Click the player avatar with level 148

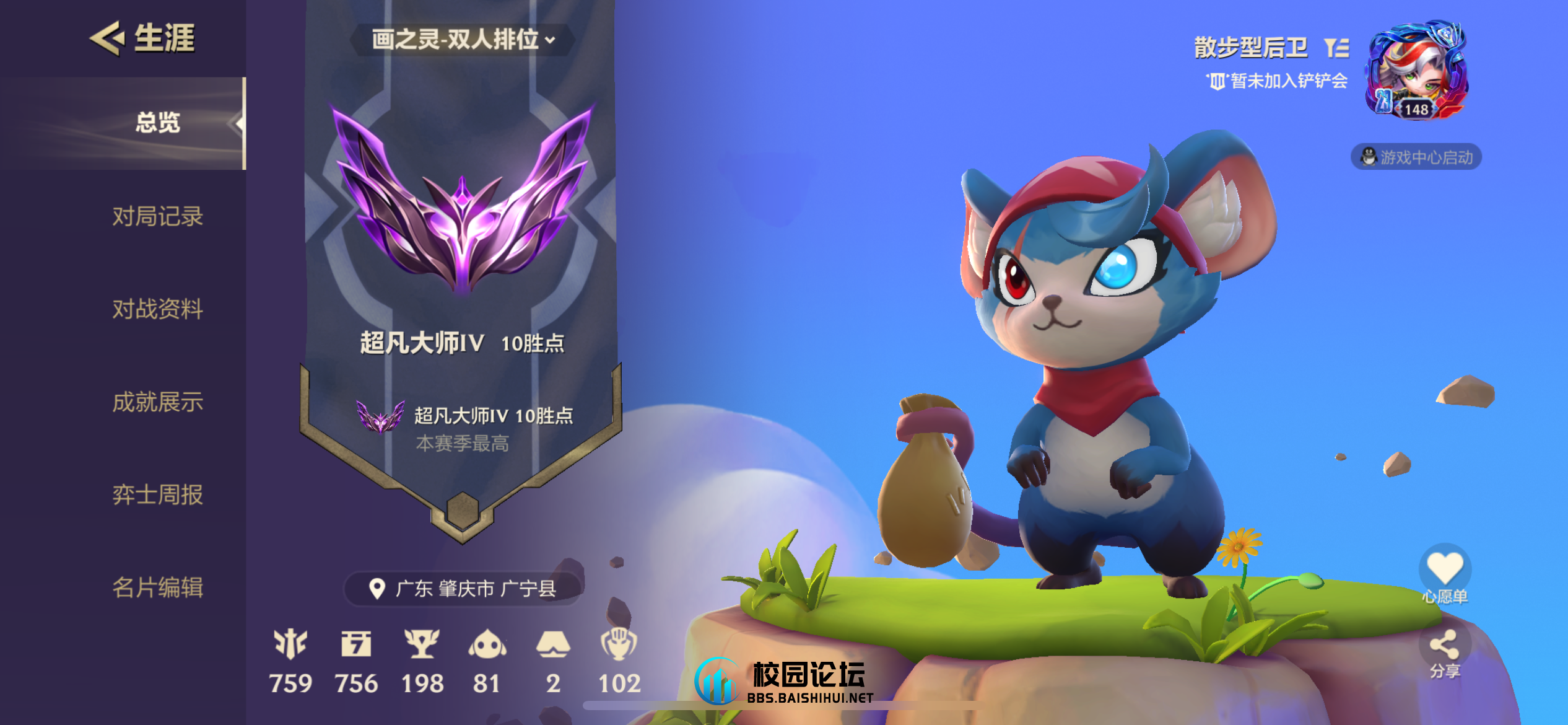click(1416, 71)
